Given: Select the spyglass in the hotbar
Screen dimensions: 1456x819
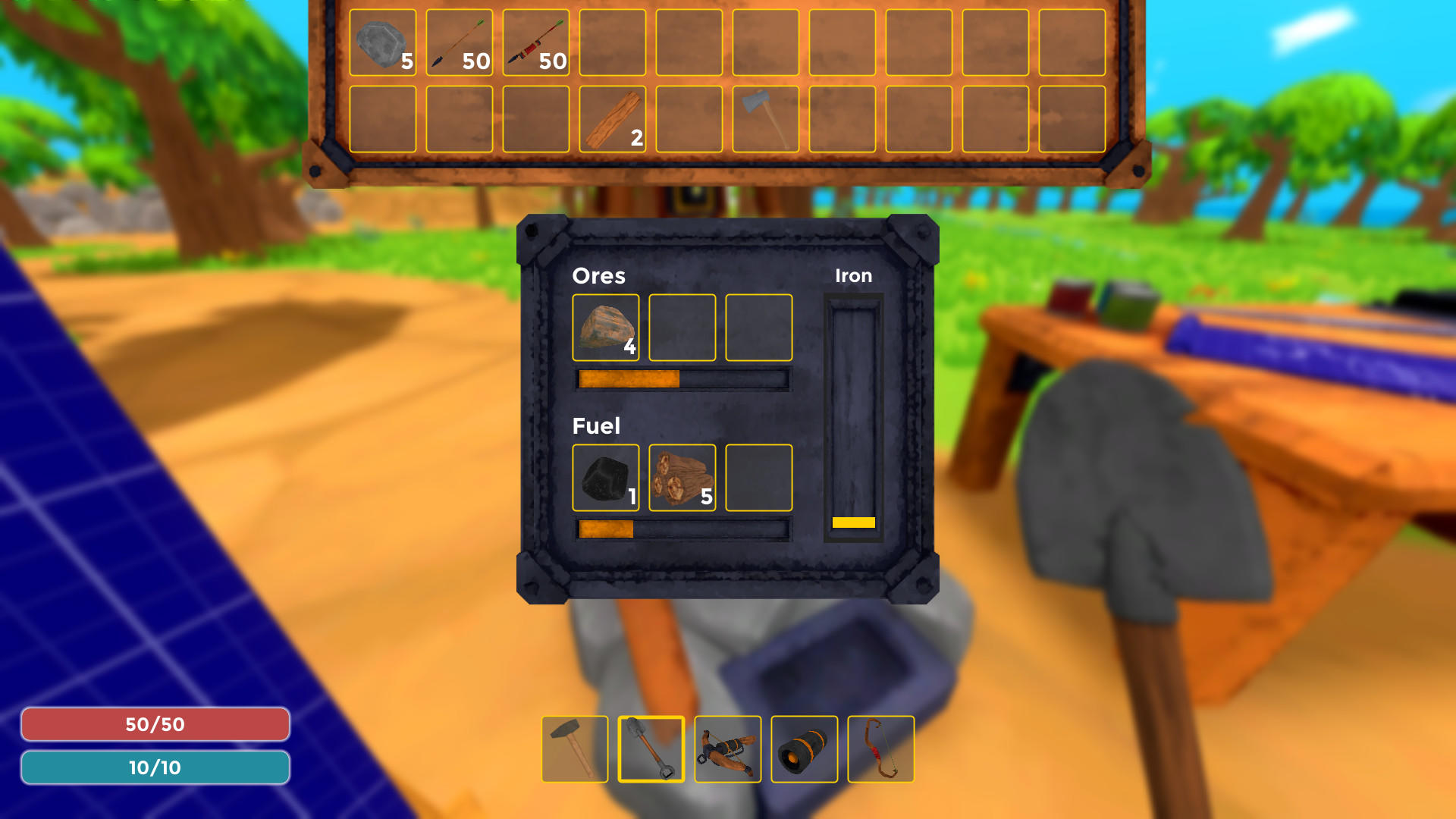Looking at the screenshot, I should tap(804, 749).
